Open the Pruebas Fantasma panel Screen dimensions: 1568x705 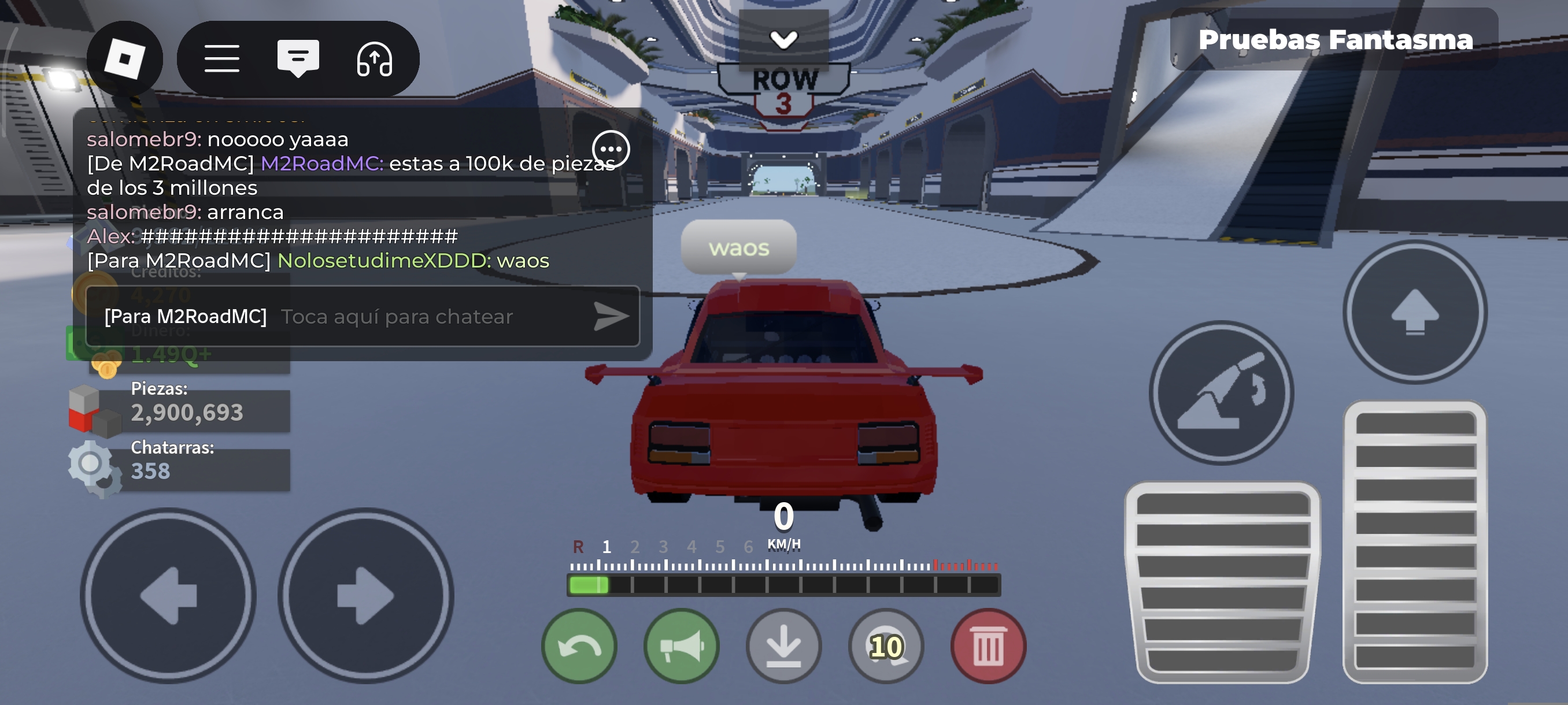1334,39
